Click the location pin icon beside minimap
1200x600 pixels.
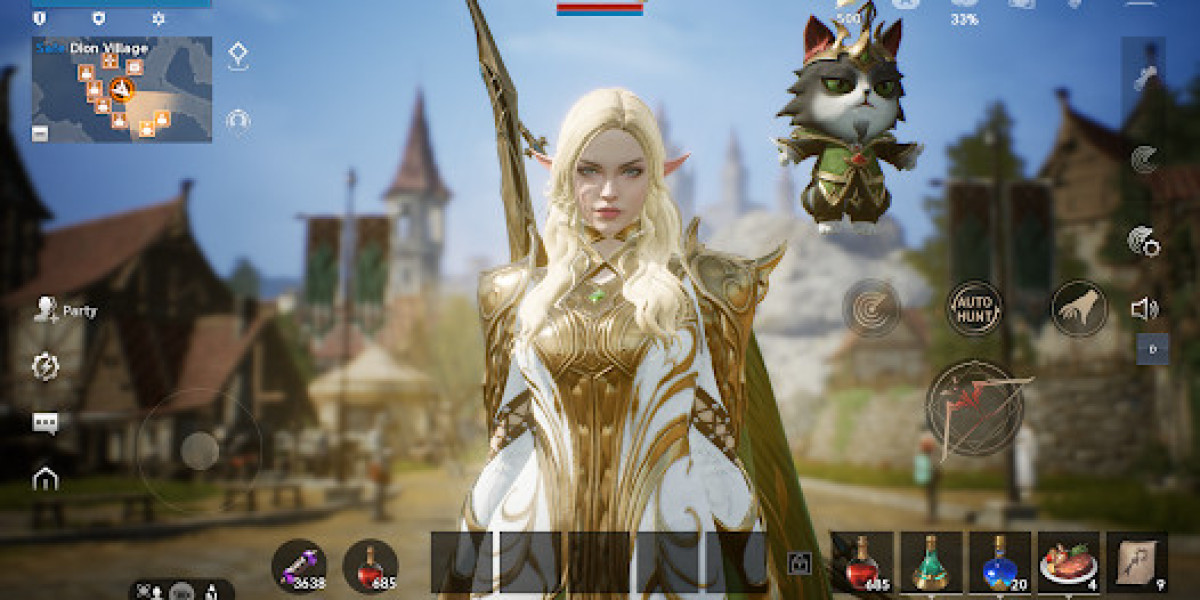point(238,55)
